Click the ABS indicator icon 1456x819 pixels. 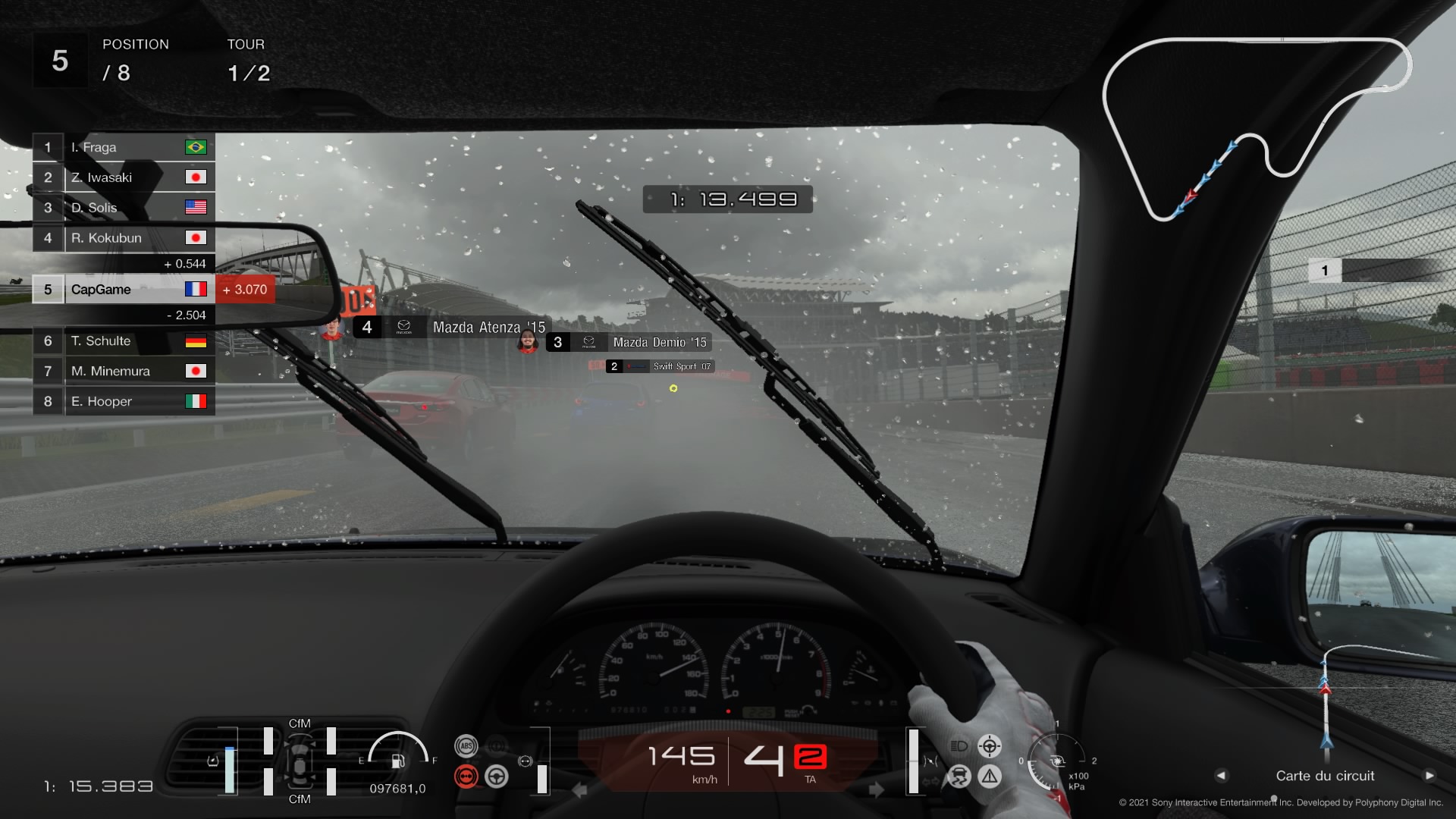[466, 746]
